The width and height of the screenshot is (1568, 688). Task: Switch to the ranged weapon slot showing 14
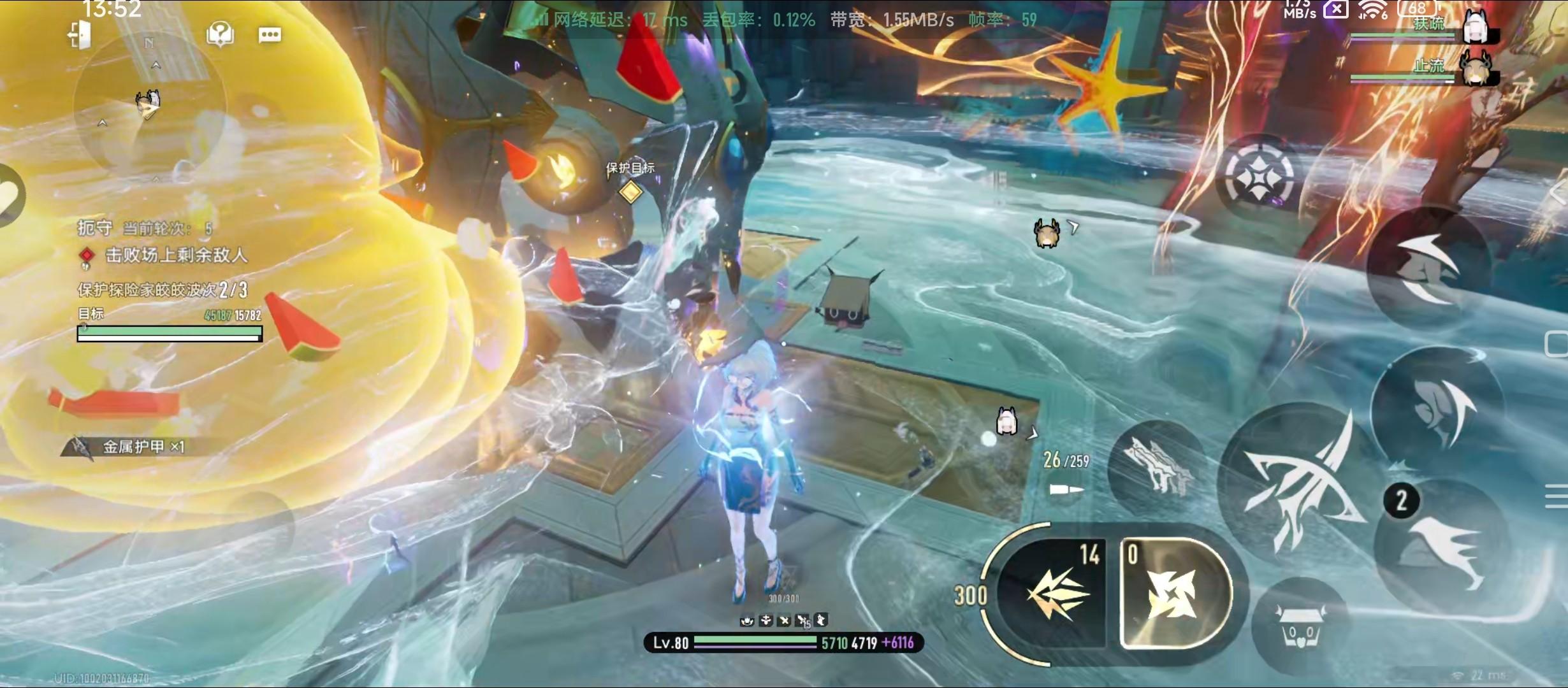(1059, 592)
